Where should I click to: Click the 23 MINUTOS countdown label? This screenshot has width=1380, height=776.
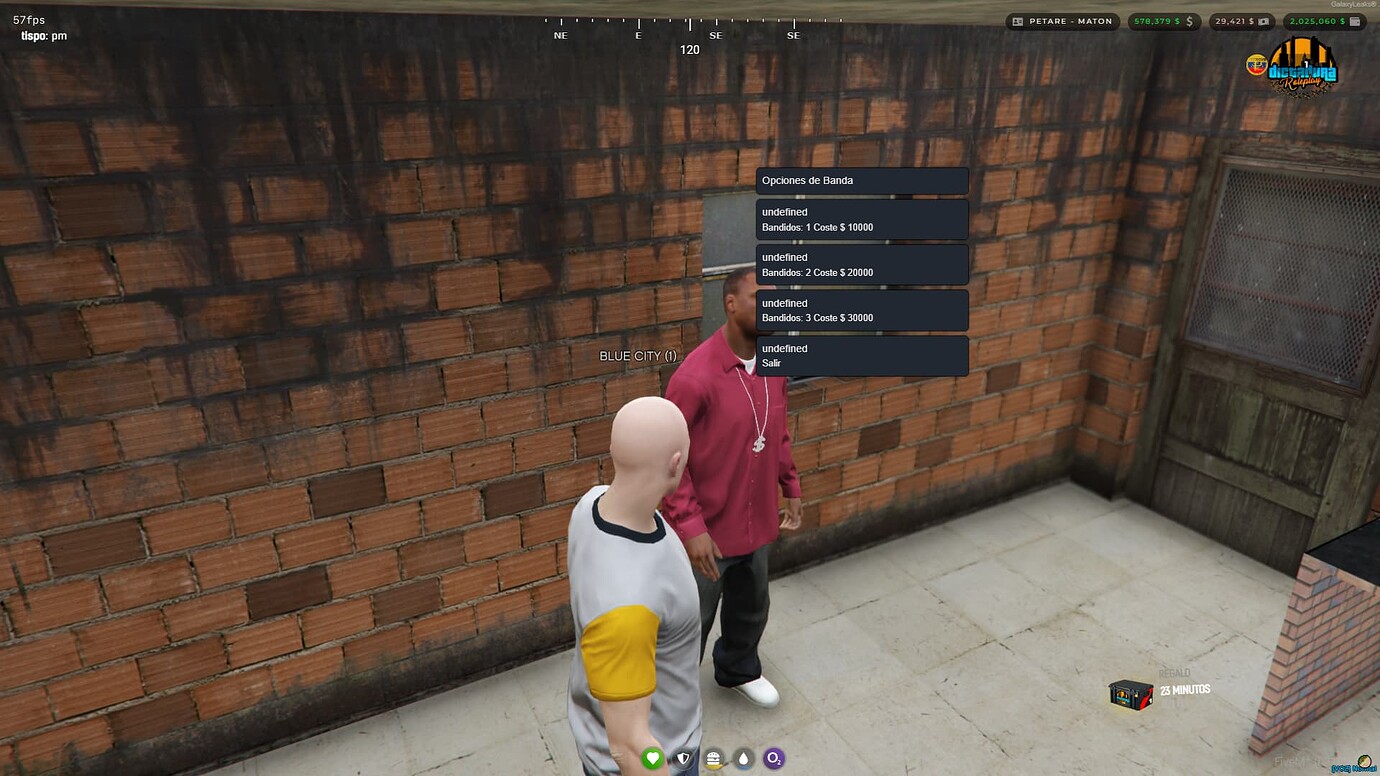[x=1183, y=689]
